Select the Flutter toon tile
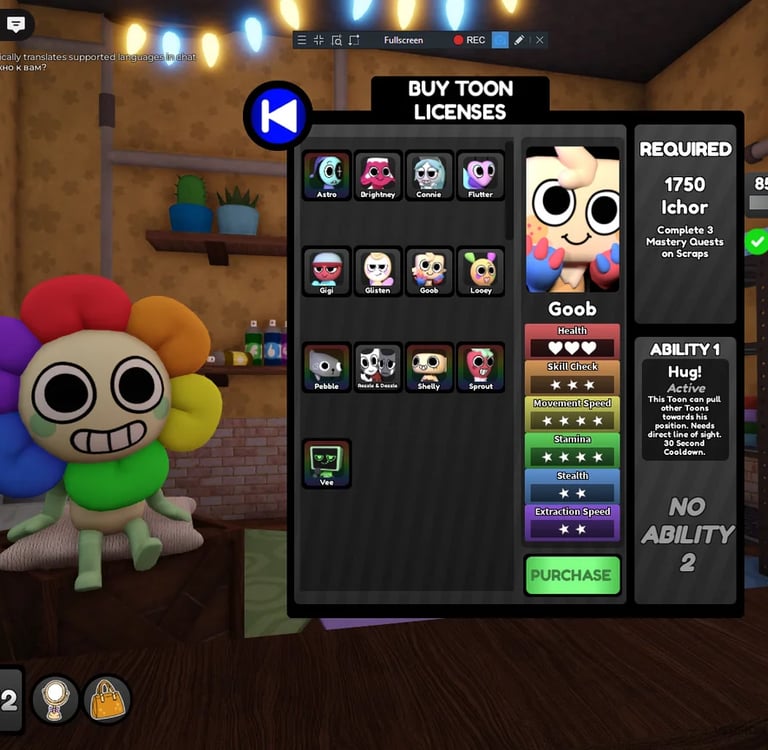768x750 pixels. [x=480, y=176]
